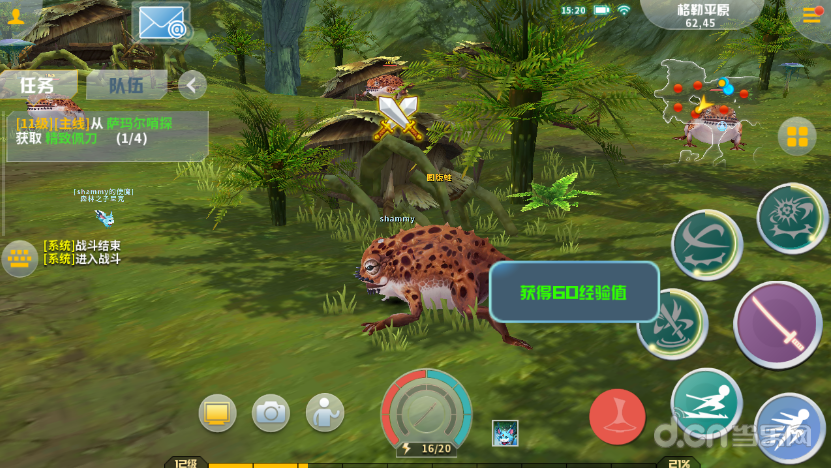Screen dimensions: 831x468
Task: Click the waving person emote button
Action: coord(324,412)
